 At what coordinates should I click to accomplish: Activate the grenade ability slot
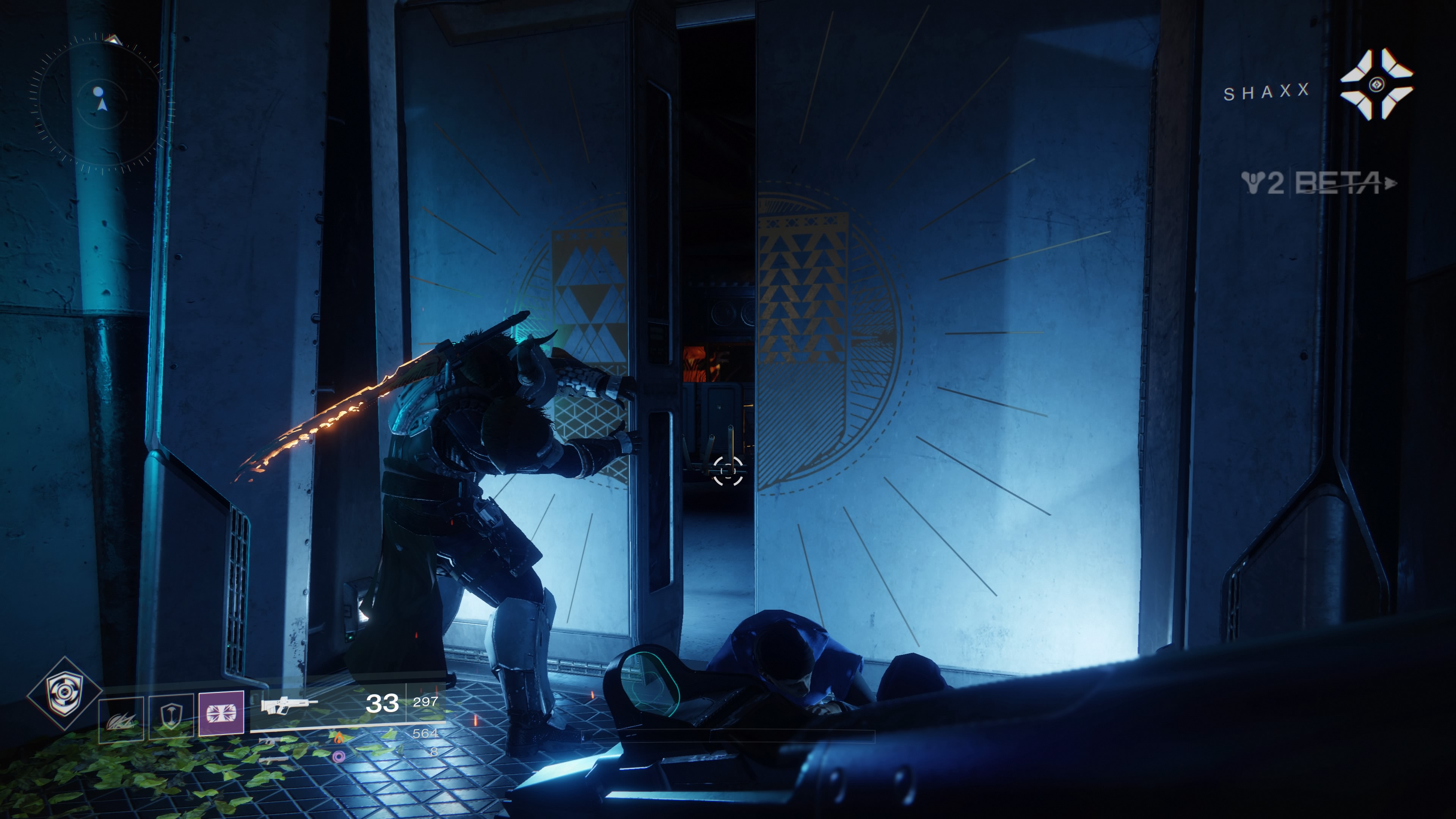point(121,719)
